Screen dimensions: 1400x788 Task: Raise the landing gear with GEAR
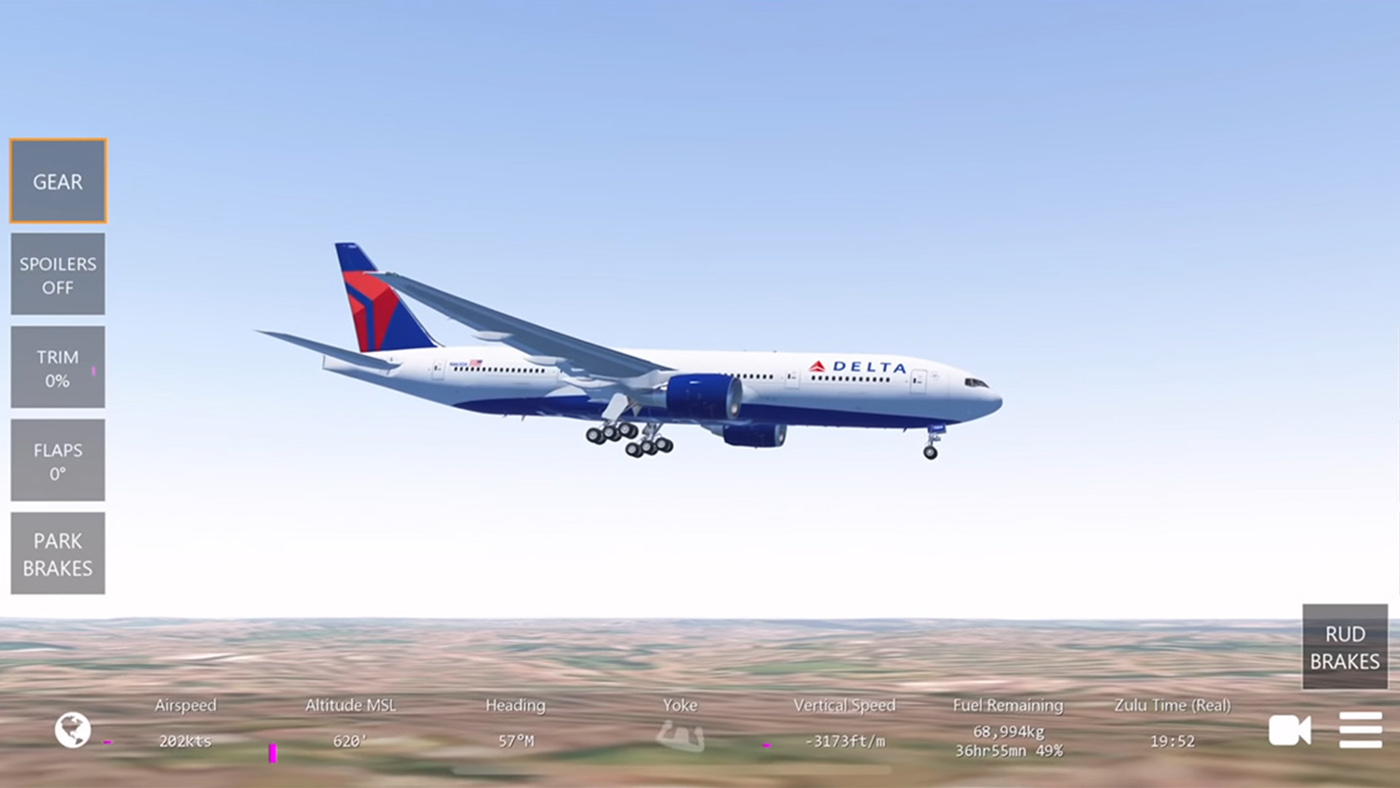click(57, 181)
